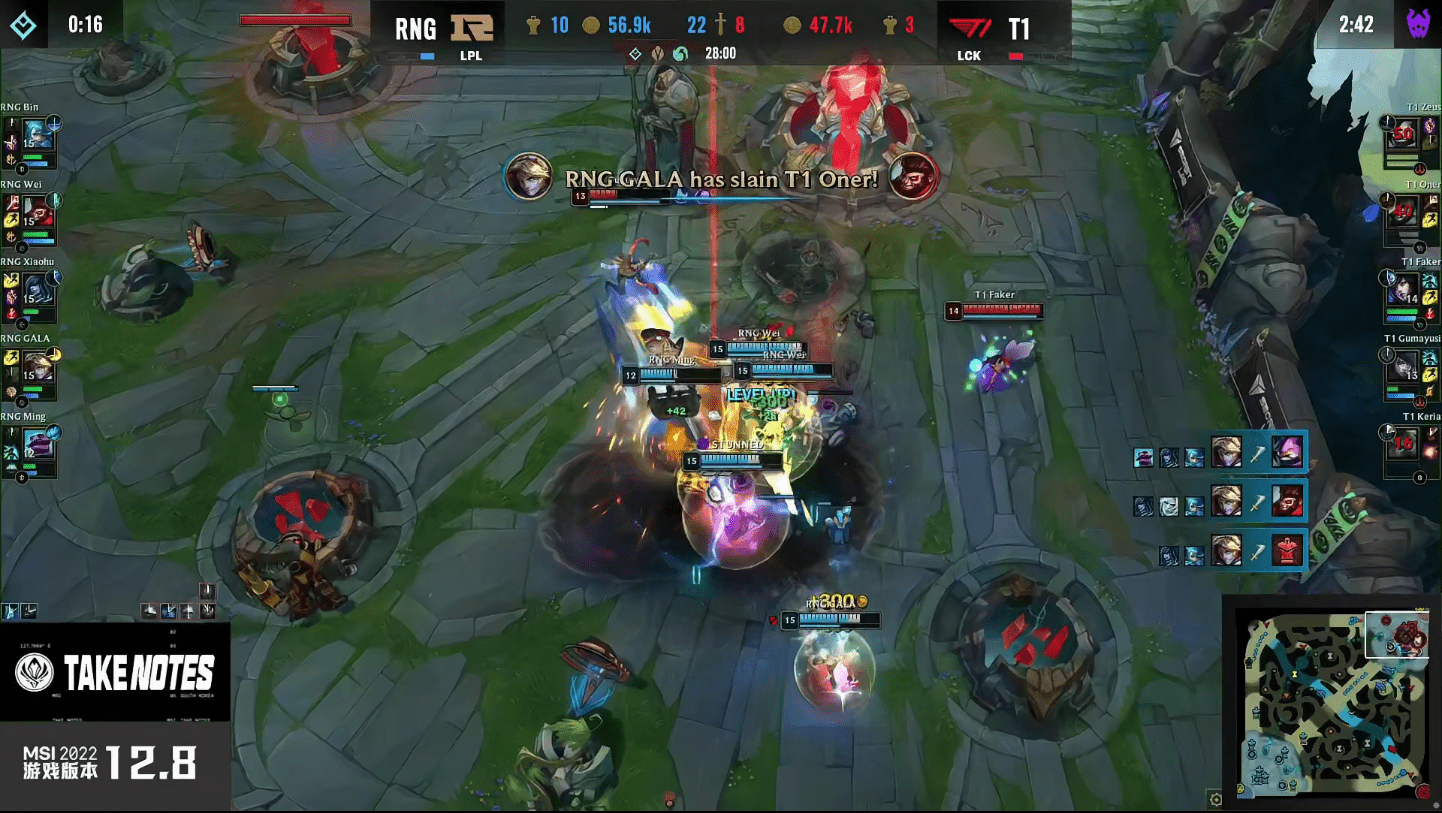Select T1 Zeus's portrait with respawn timer
The height and width of the screenshot is (813, 1442).
click(x=1404, y=132)
